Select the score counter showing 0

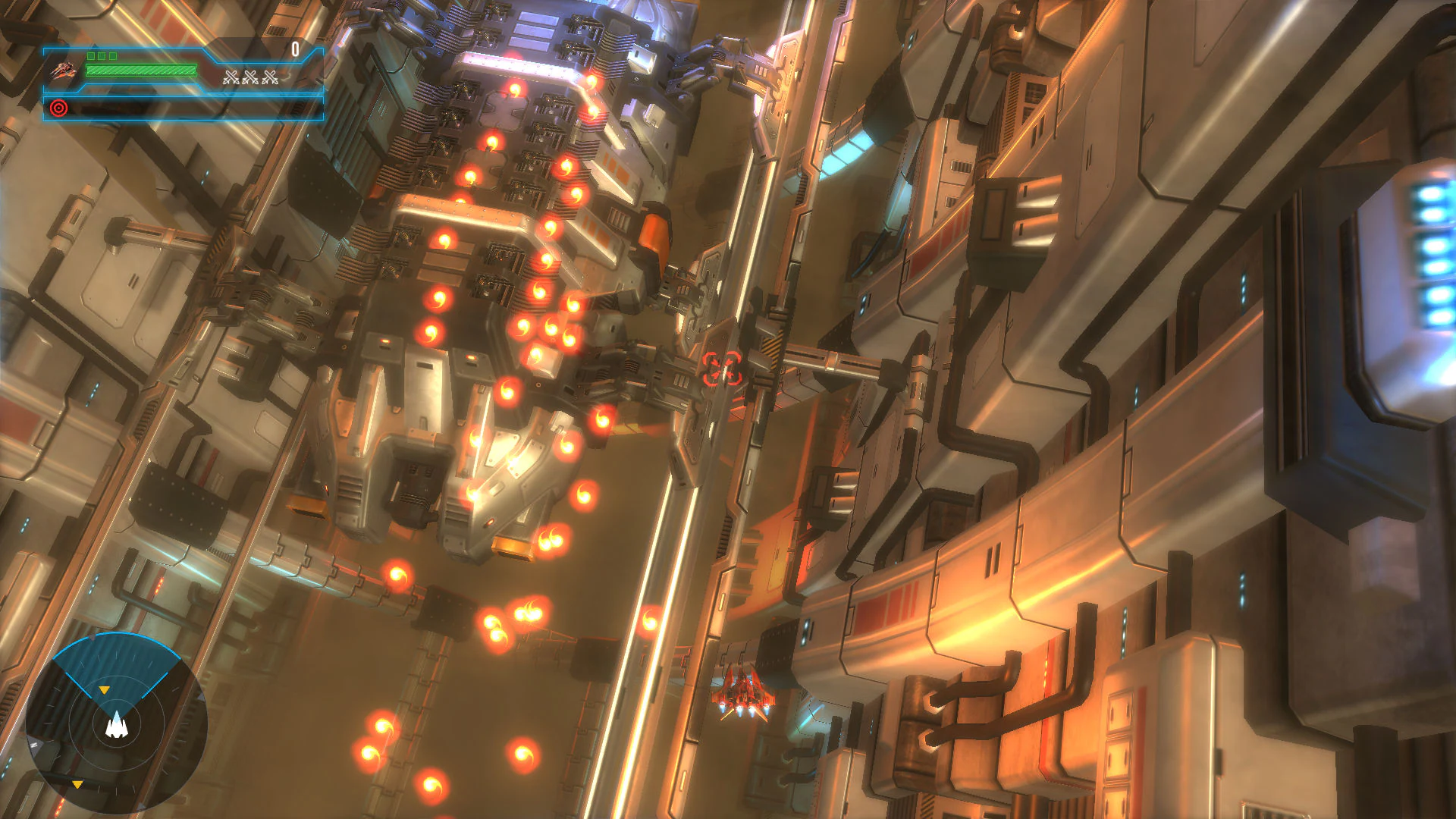tap(295, 49)
